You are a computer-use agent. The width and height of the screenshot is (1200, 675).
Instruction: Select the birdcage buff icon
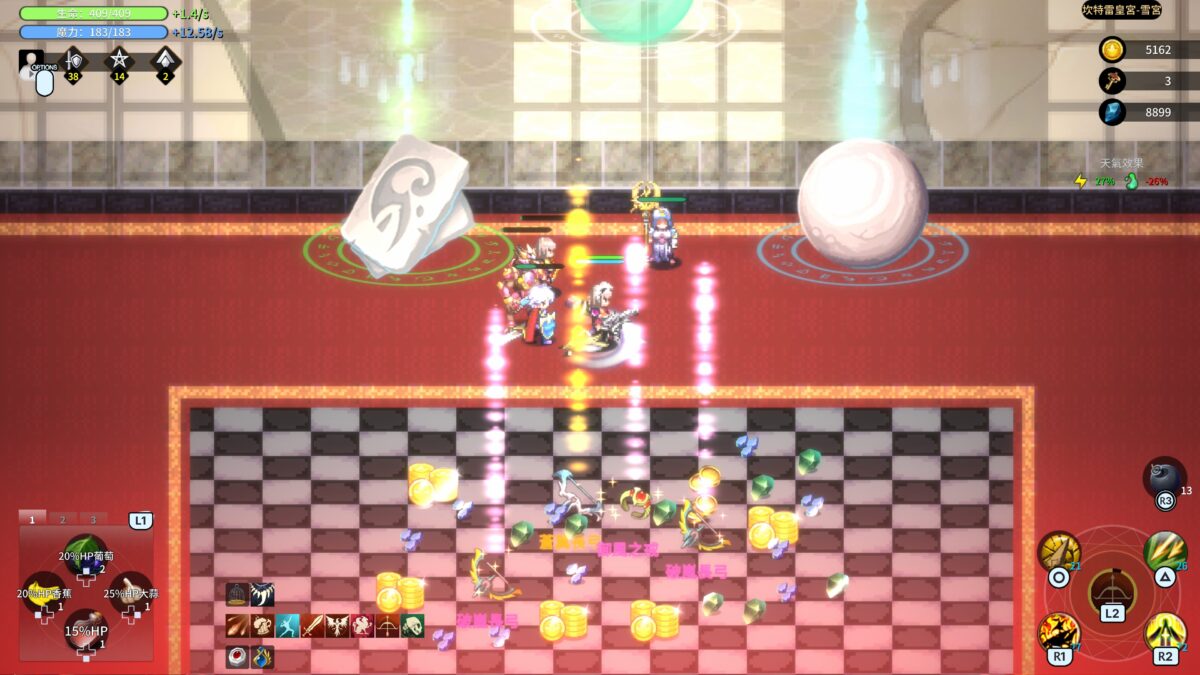coord(237,595)
